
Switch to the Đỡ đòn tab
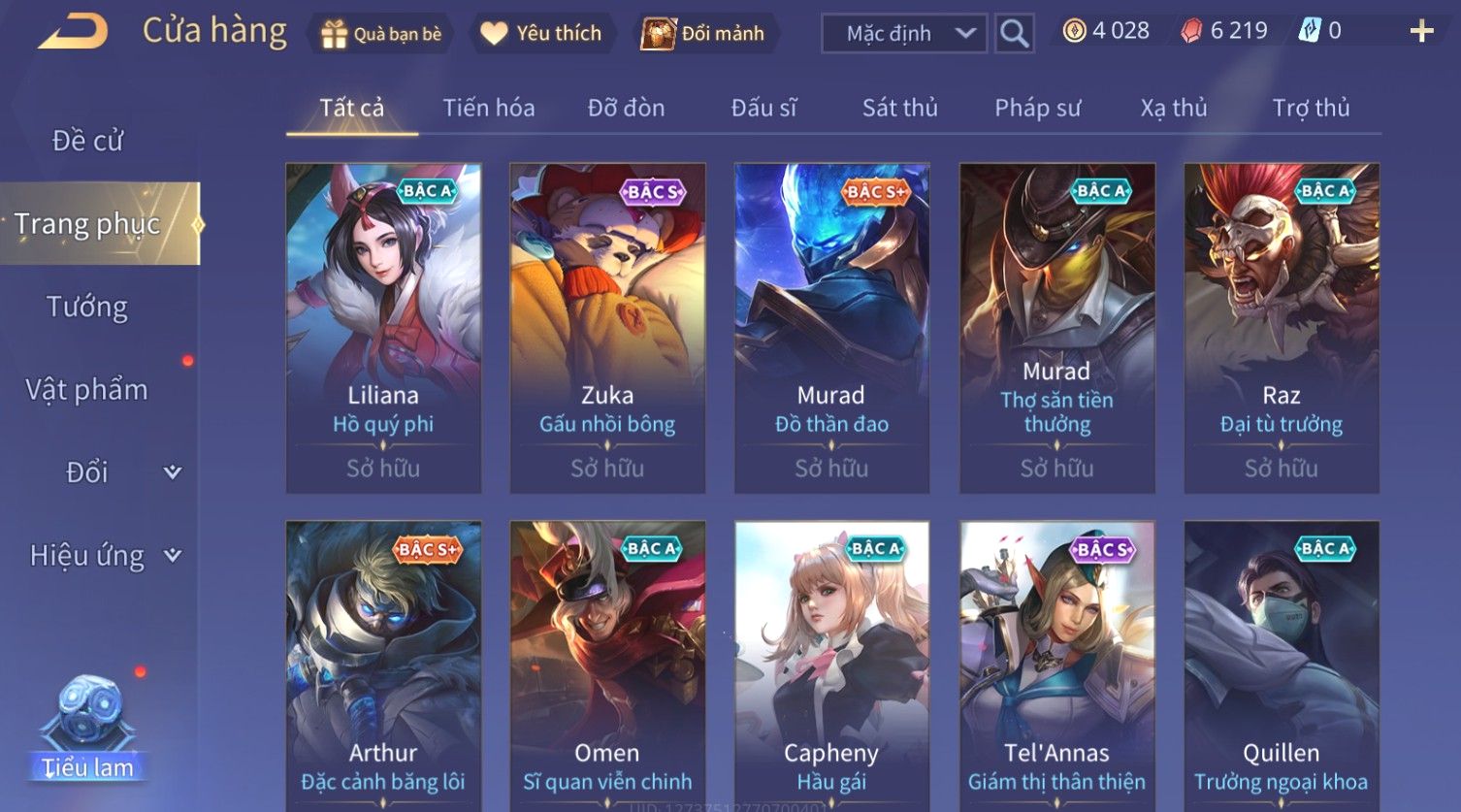tap(626, 108)
